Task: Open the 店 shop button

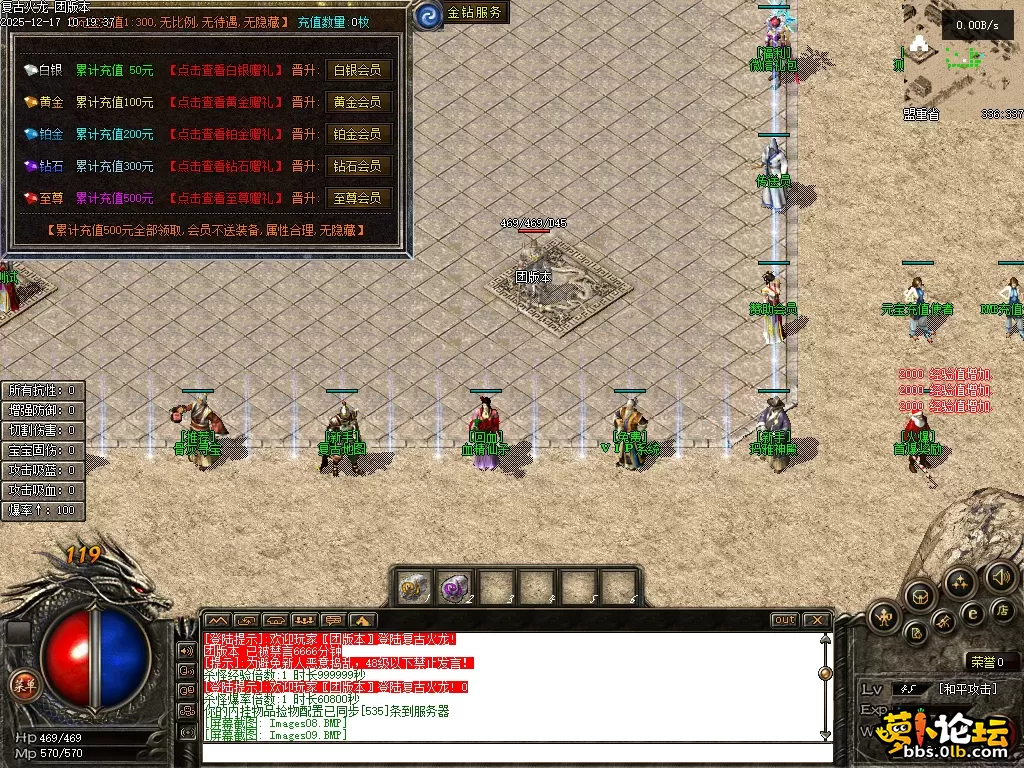Action: (x=1001, y=610)
